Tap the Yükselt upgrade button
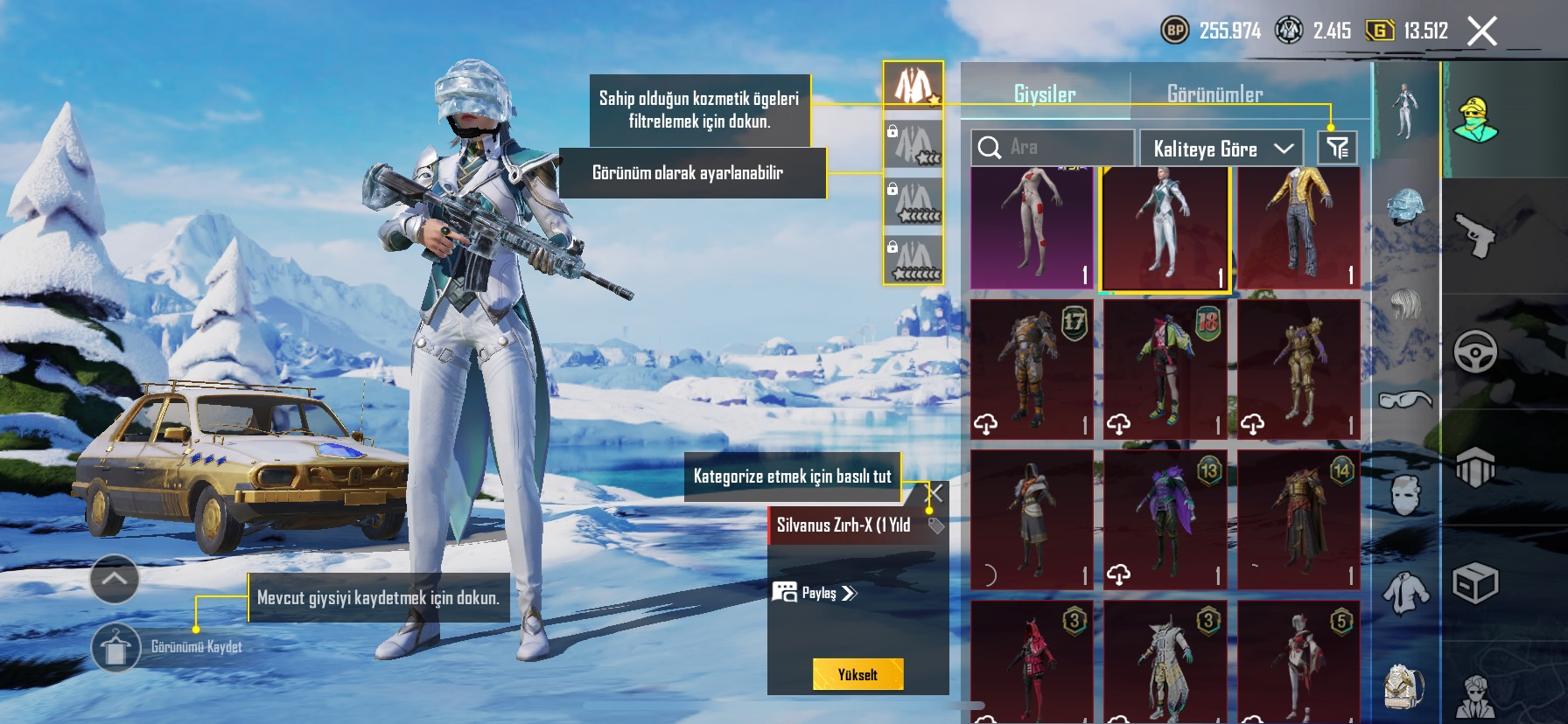 pos(857,674)
